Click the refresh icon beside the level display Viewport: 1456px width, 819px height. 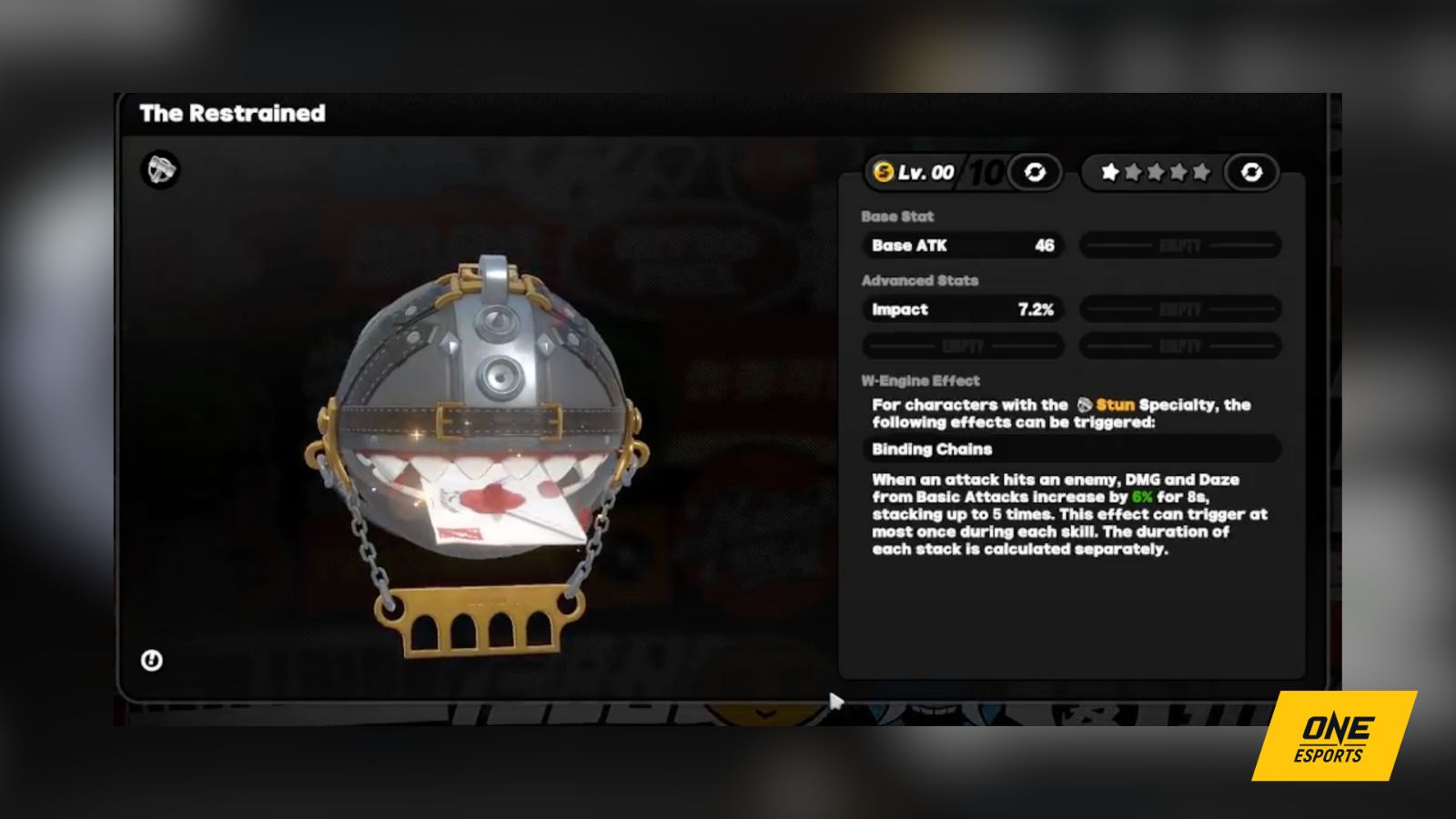click(1035, 171)
